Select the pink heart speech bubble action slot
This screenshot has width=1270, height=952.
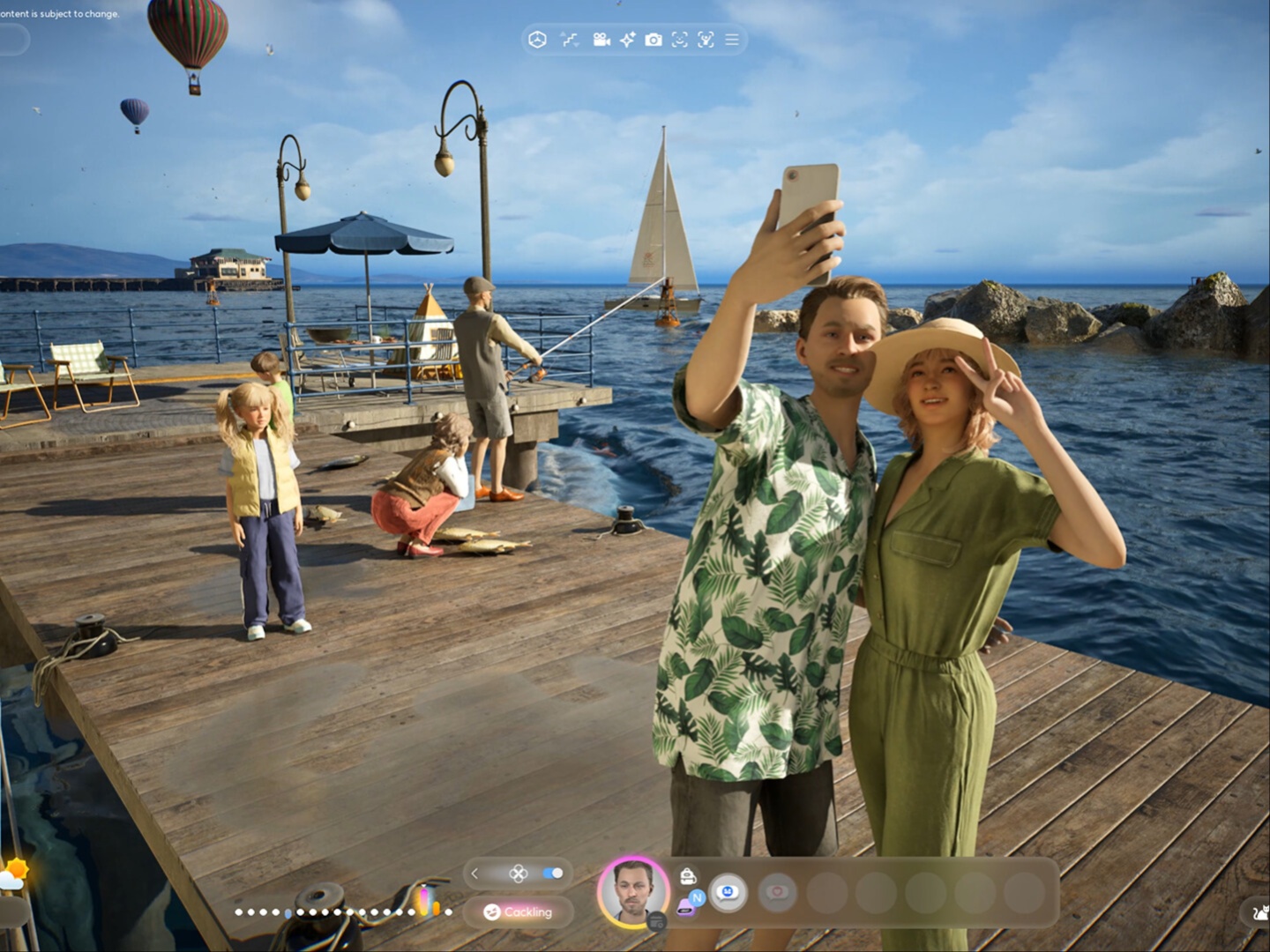point(777,893)
